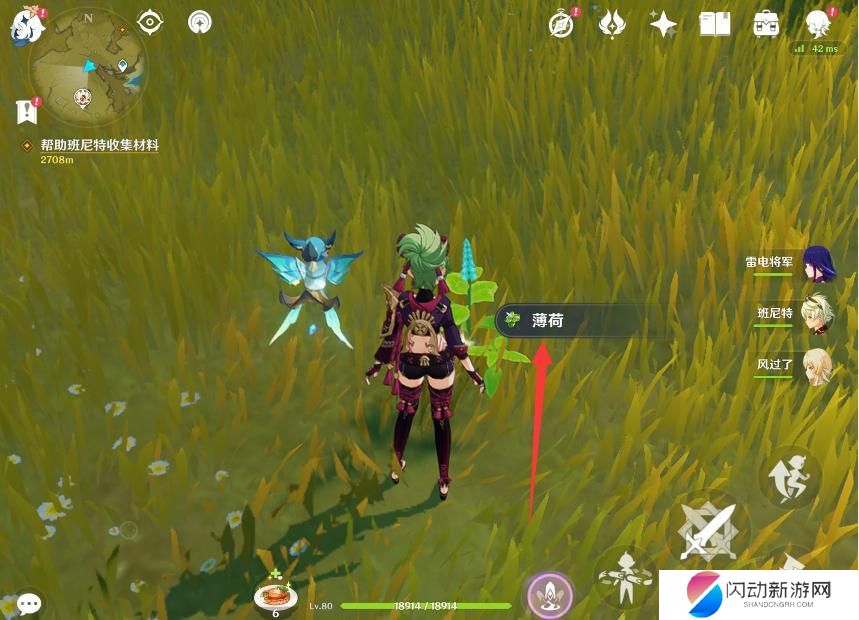Open the quest log icon
The width and height of the screenshot is (859, 620).
coord(26,112)
